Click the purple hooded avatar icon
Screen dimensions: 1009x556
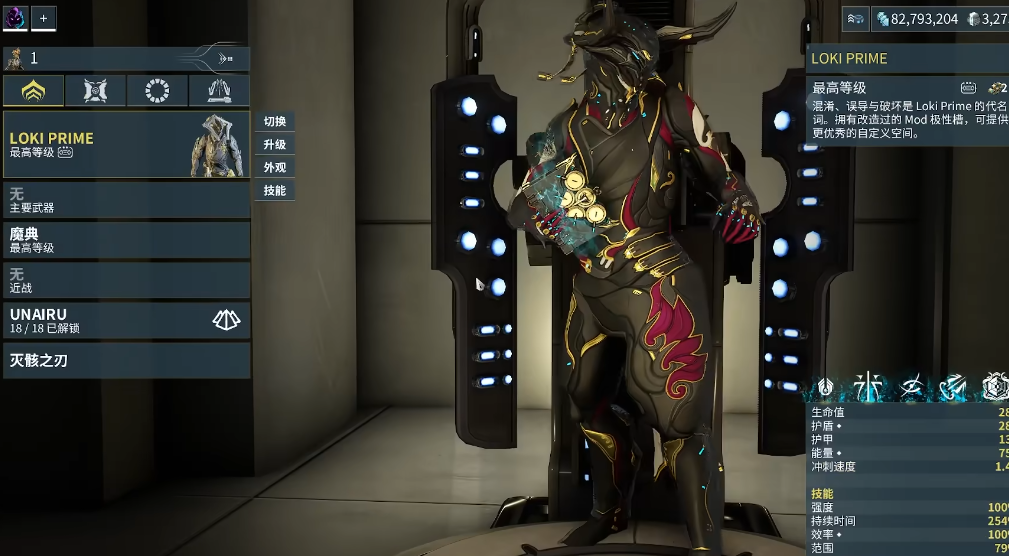click(16, 18)
